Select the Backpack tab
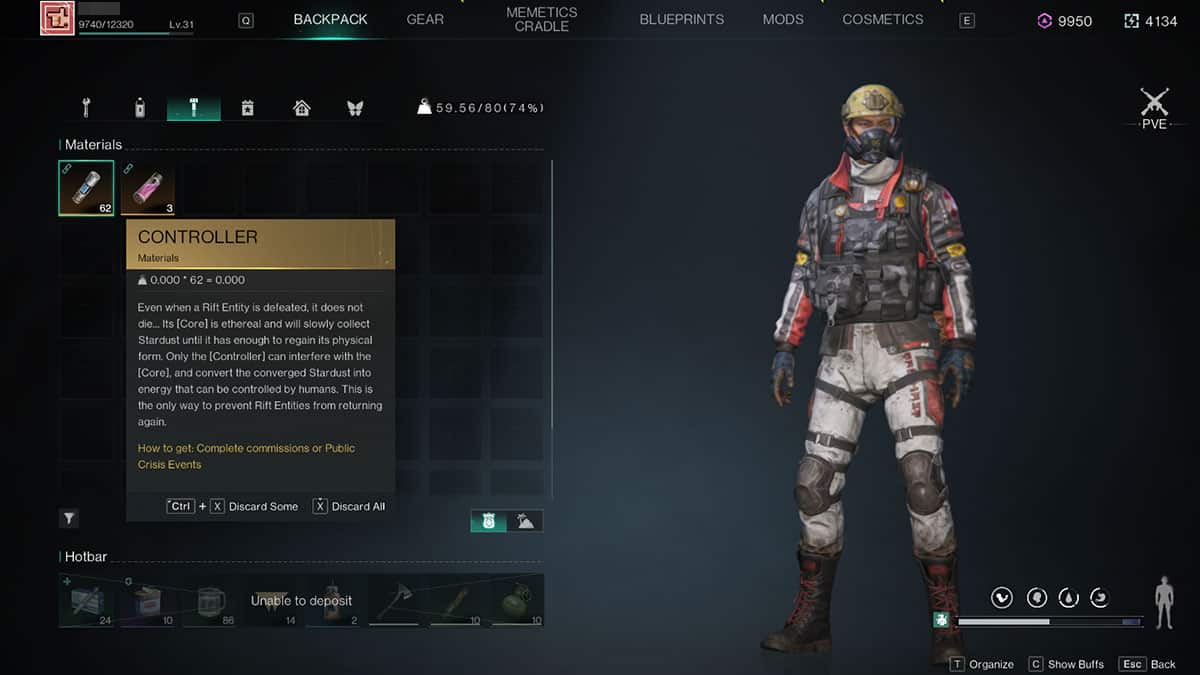1200x675 pixels. pyautogui.click(x=330, y=20)
